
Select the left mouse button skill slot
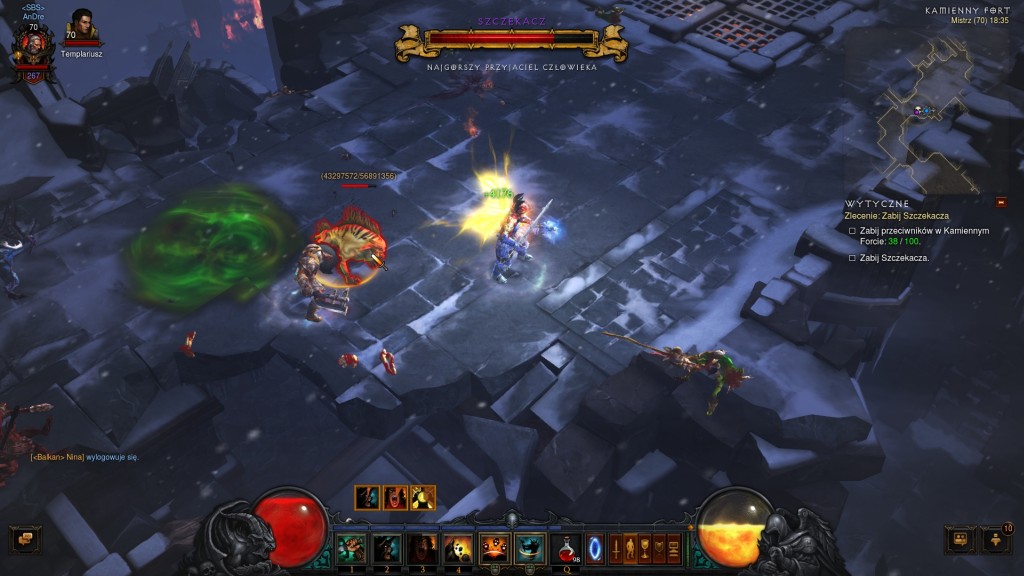494,548
